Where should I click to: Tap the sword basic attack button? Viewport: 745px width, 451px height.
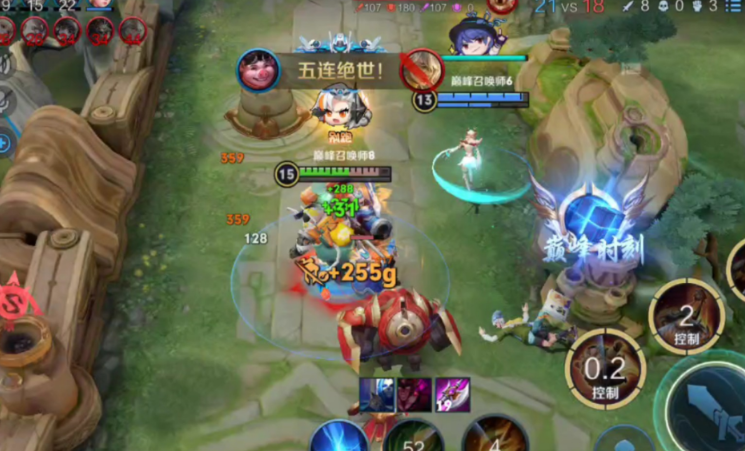tap(712, 408)
